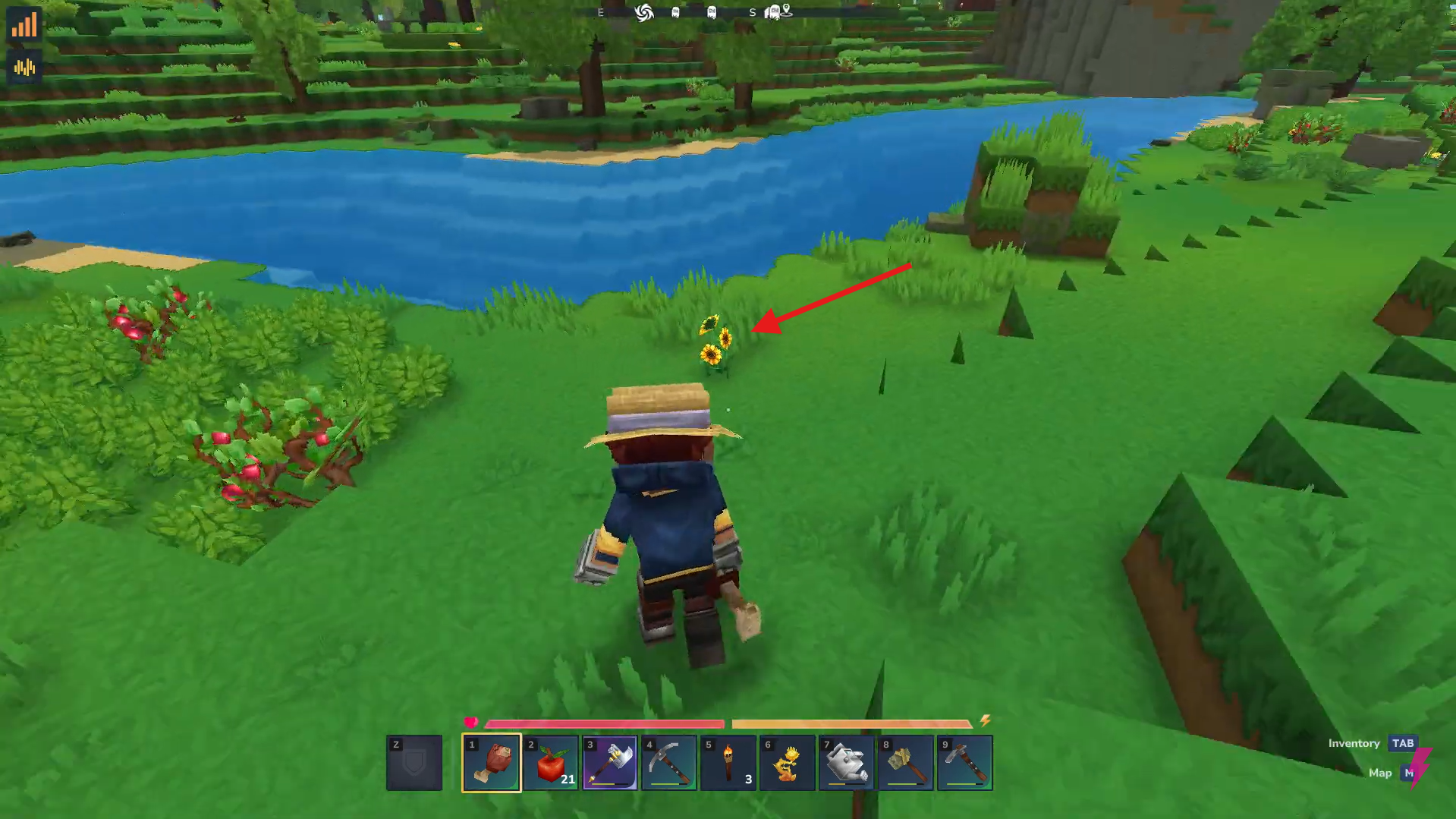Select the stone mallet in hotbar slot 8
The height and width of the screenshot is (819, 1456).
point(905,763)
